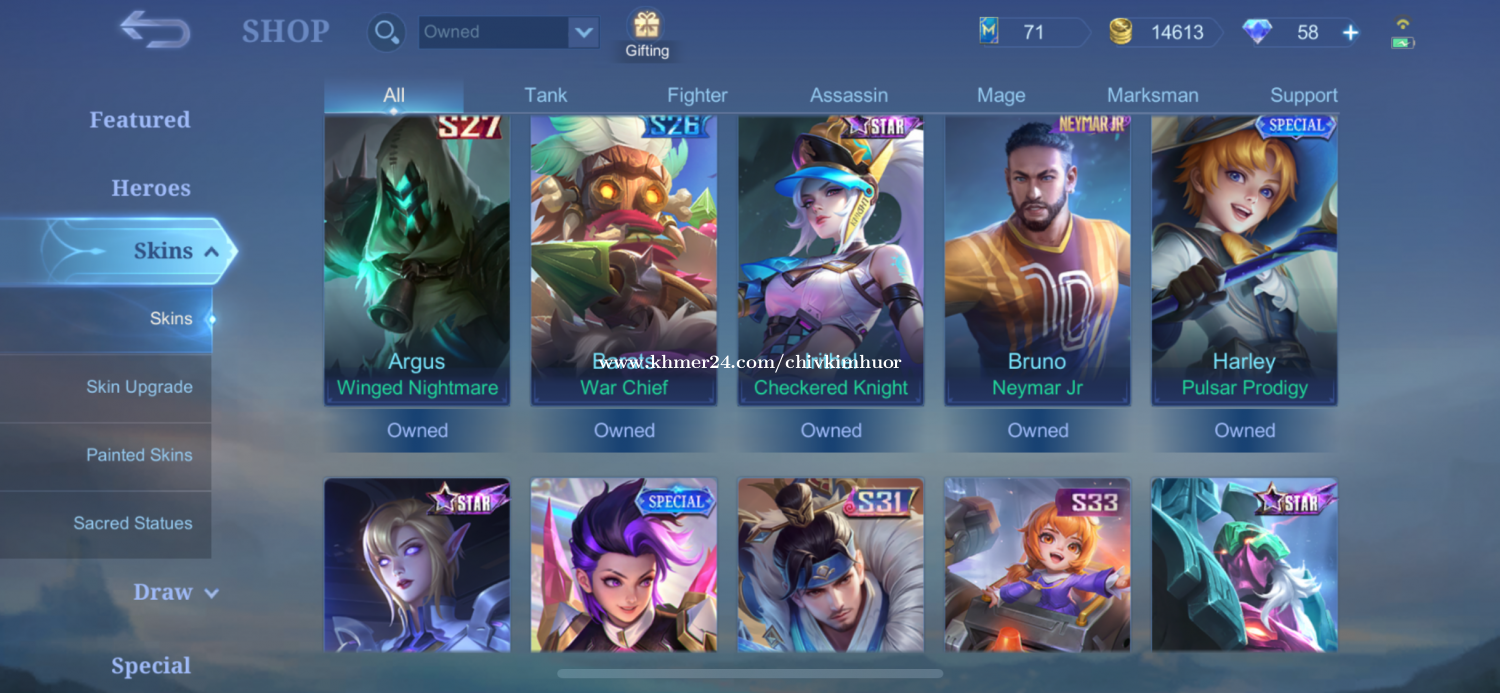
Task: Expand the Draw menu section
Action: 175,592
